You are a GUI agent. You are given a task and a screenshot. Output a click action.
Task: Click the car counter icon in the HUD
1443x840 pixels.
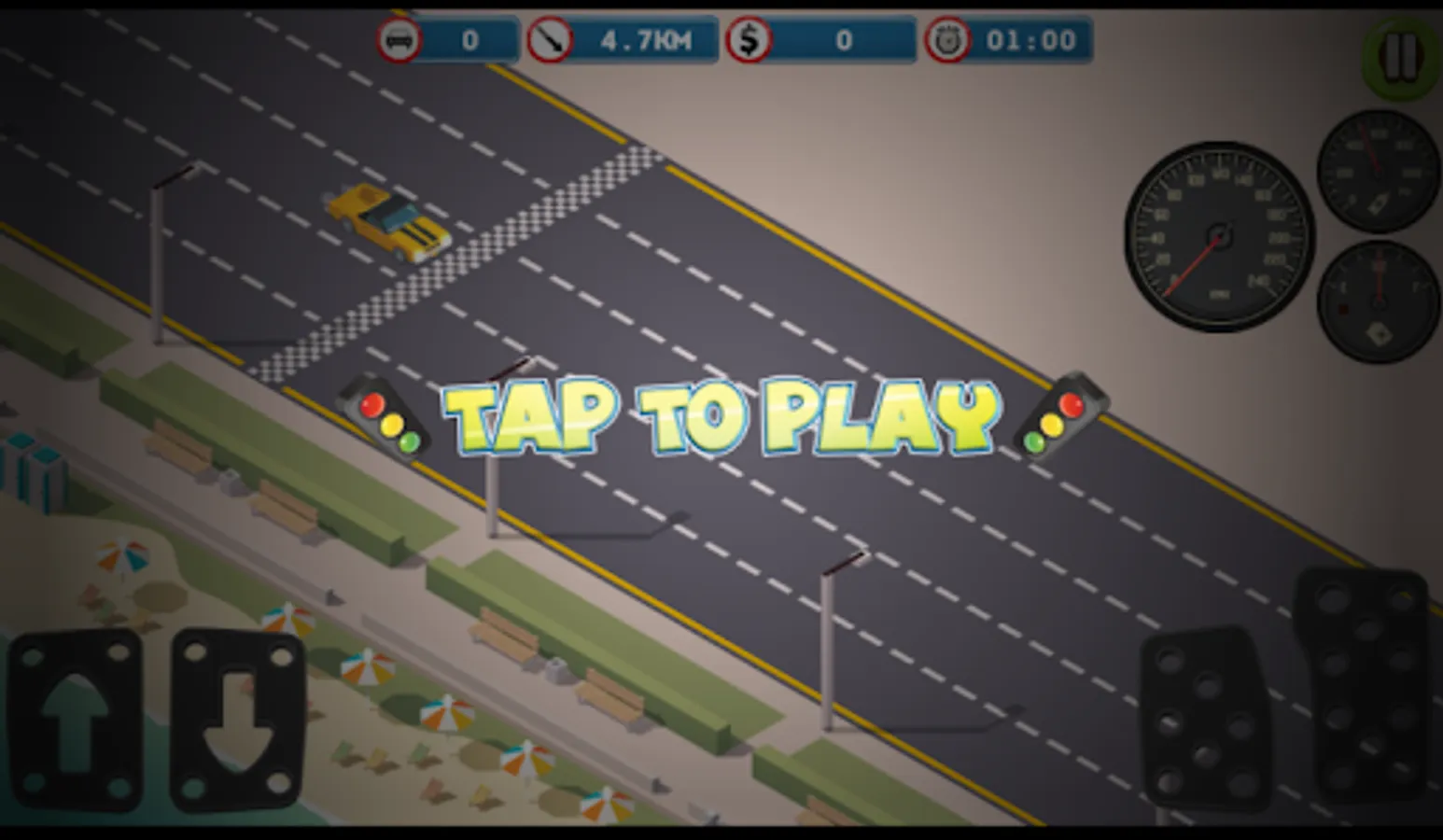tap(400, 39)
